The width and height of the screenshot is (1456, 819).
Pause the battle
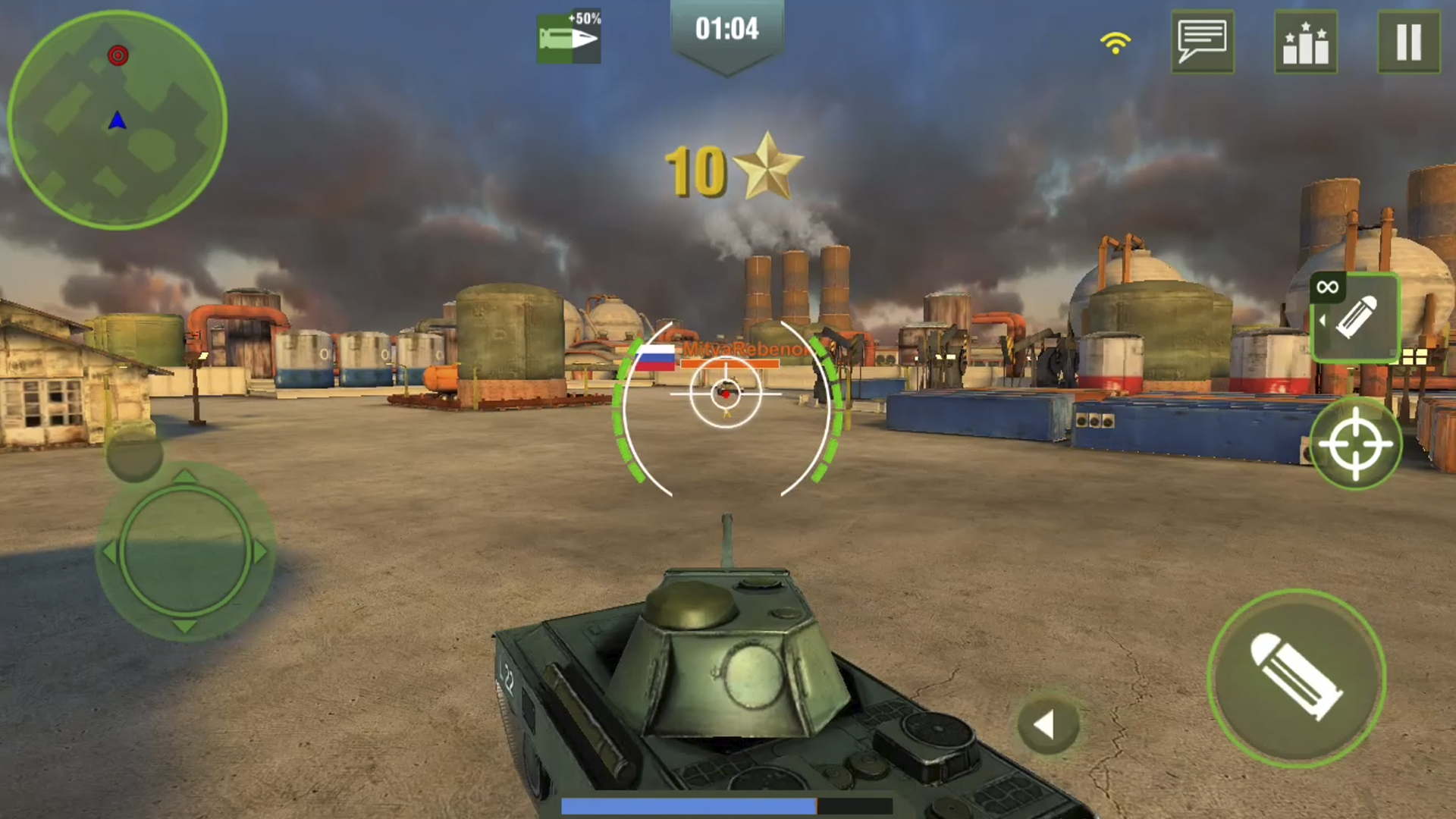pos(1410,42)
